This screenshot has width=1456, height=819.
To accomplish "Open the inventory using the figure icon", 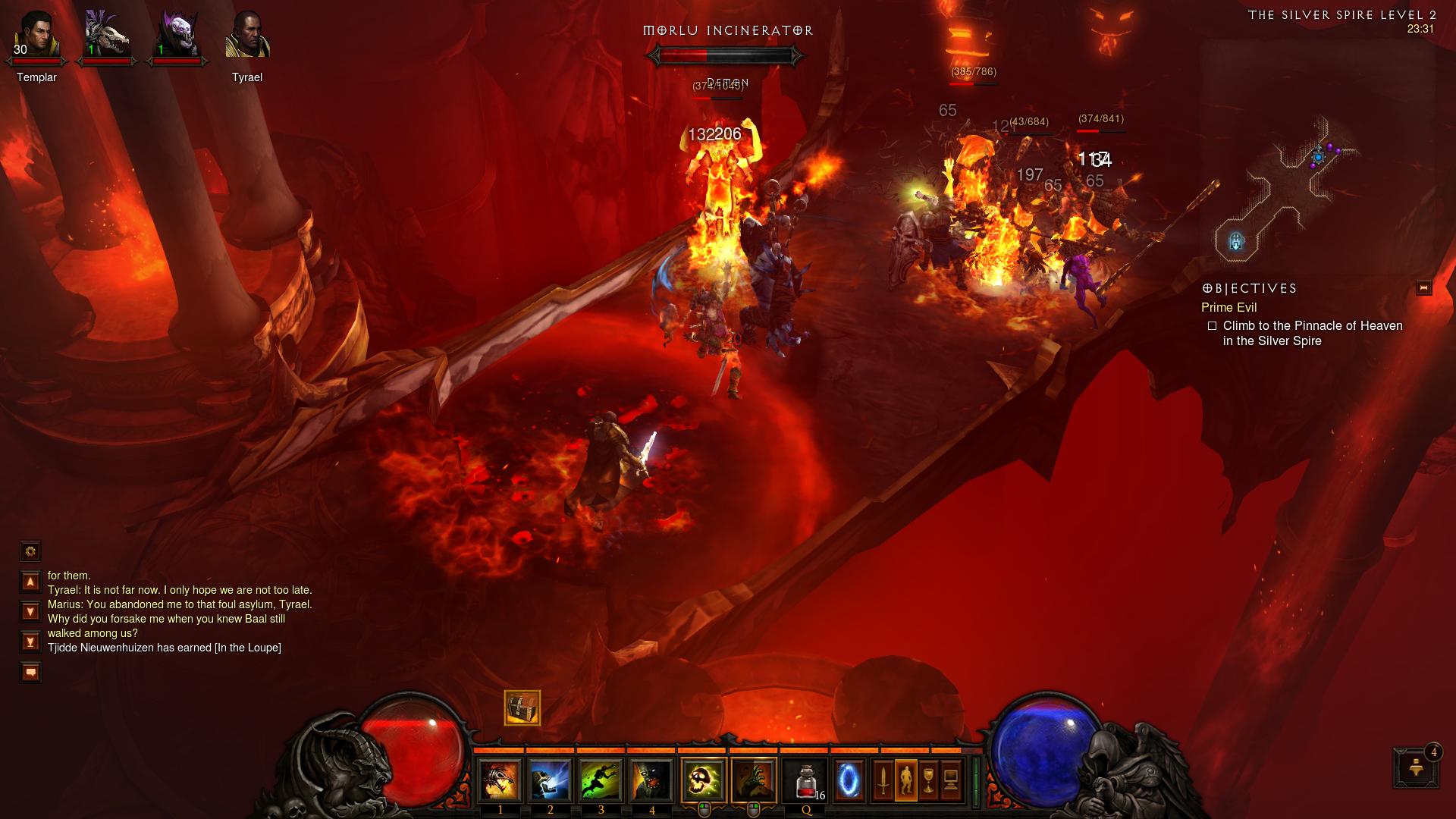I will 905,780.
